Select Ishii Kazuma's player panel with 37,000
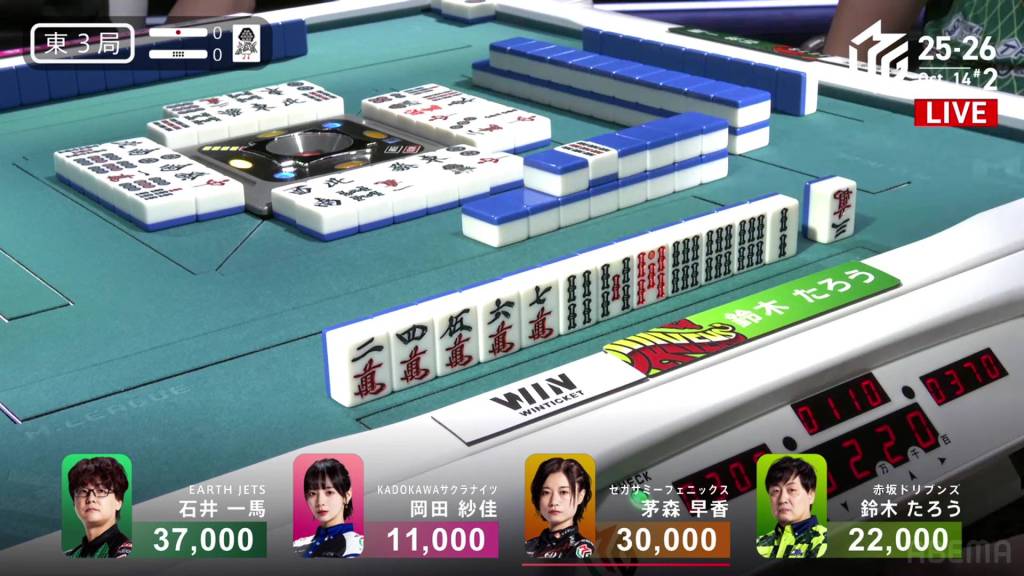Viewport: 1024px width, 576px height. pyautogui.click(x=165, y=507)
